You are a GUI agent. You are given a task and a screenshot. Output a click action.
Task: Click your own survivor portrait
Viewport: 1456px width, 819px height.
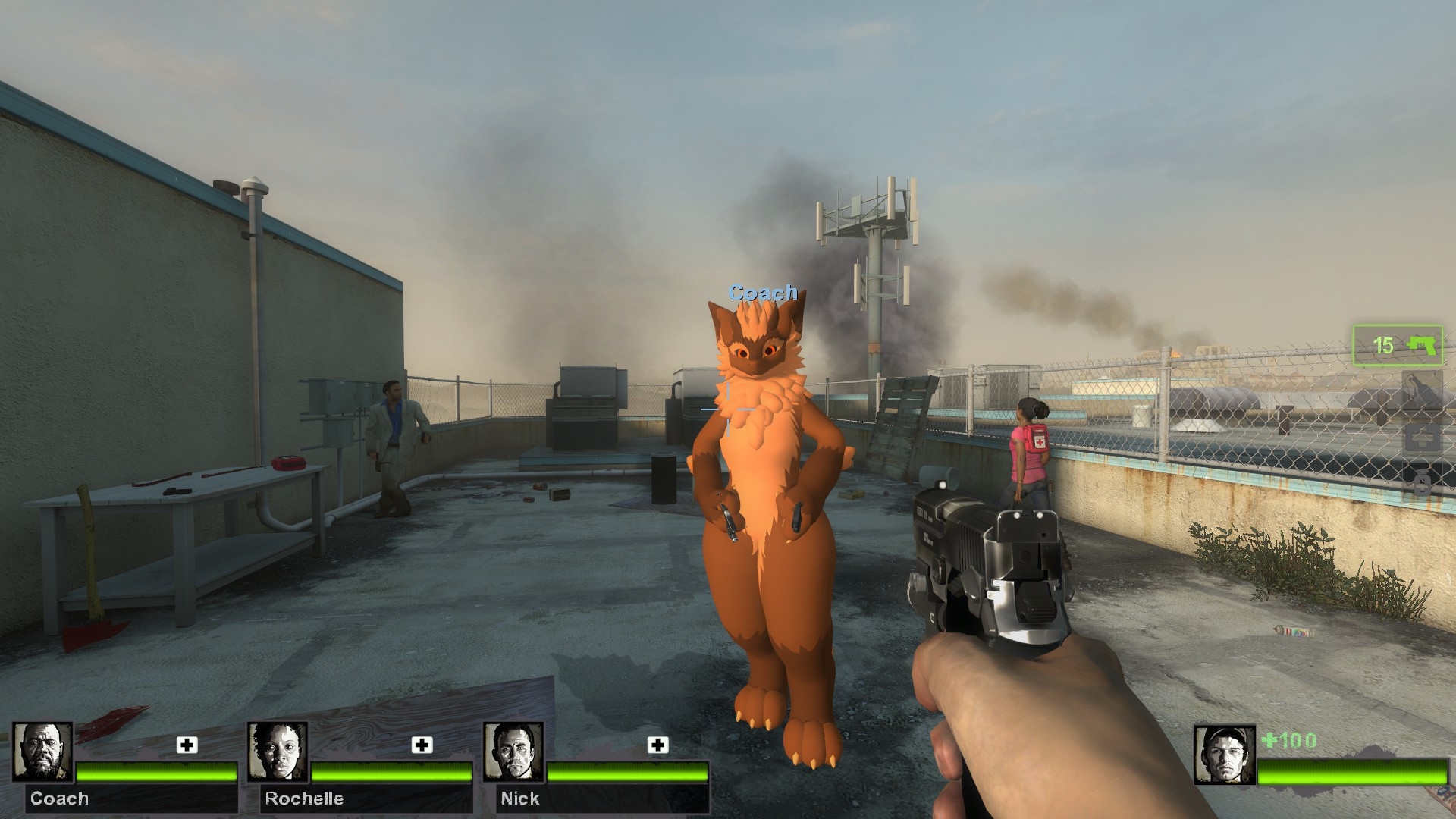[1225, 755]
